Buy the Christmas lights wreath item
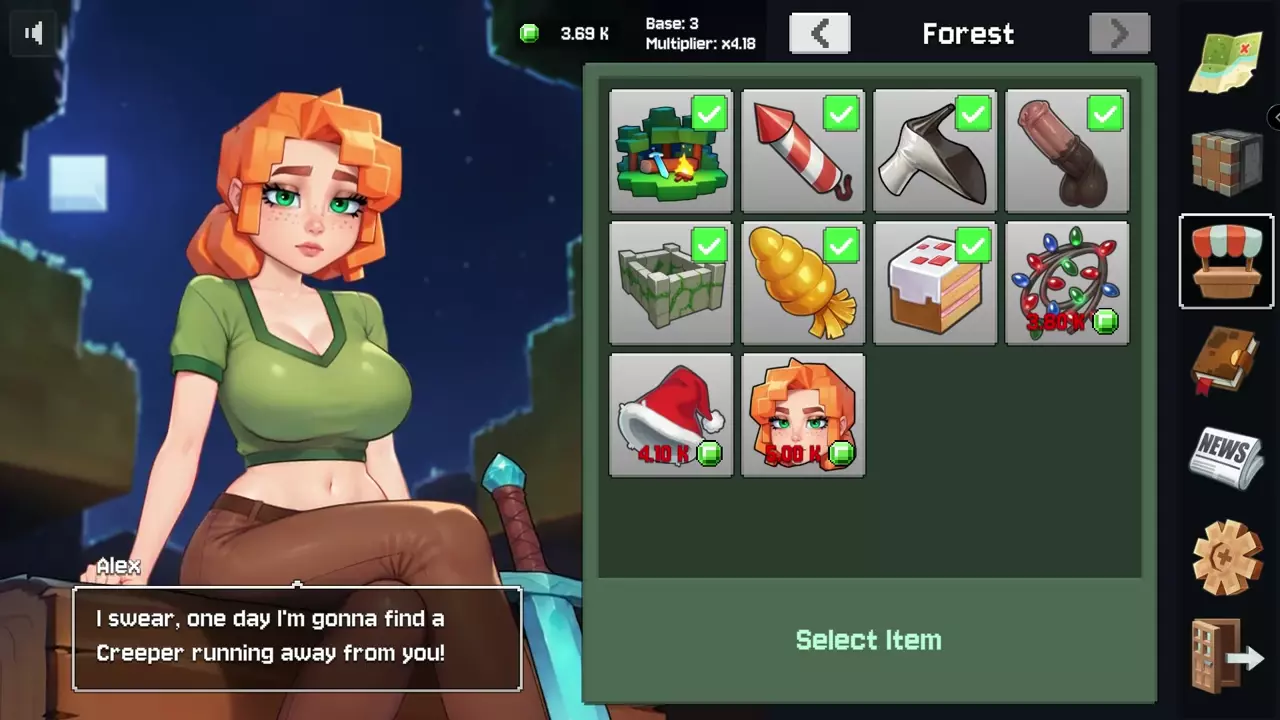1280x720 pixels. [x=1067, y=283]
